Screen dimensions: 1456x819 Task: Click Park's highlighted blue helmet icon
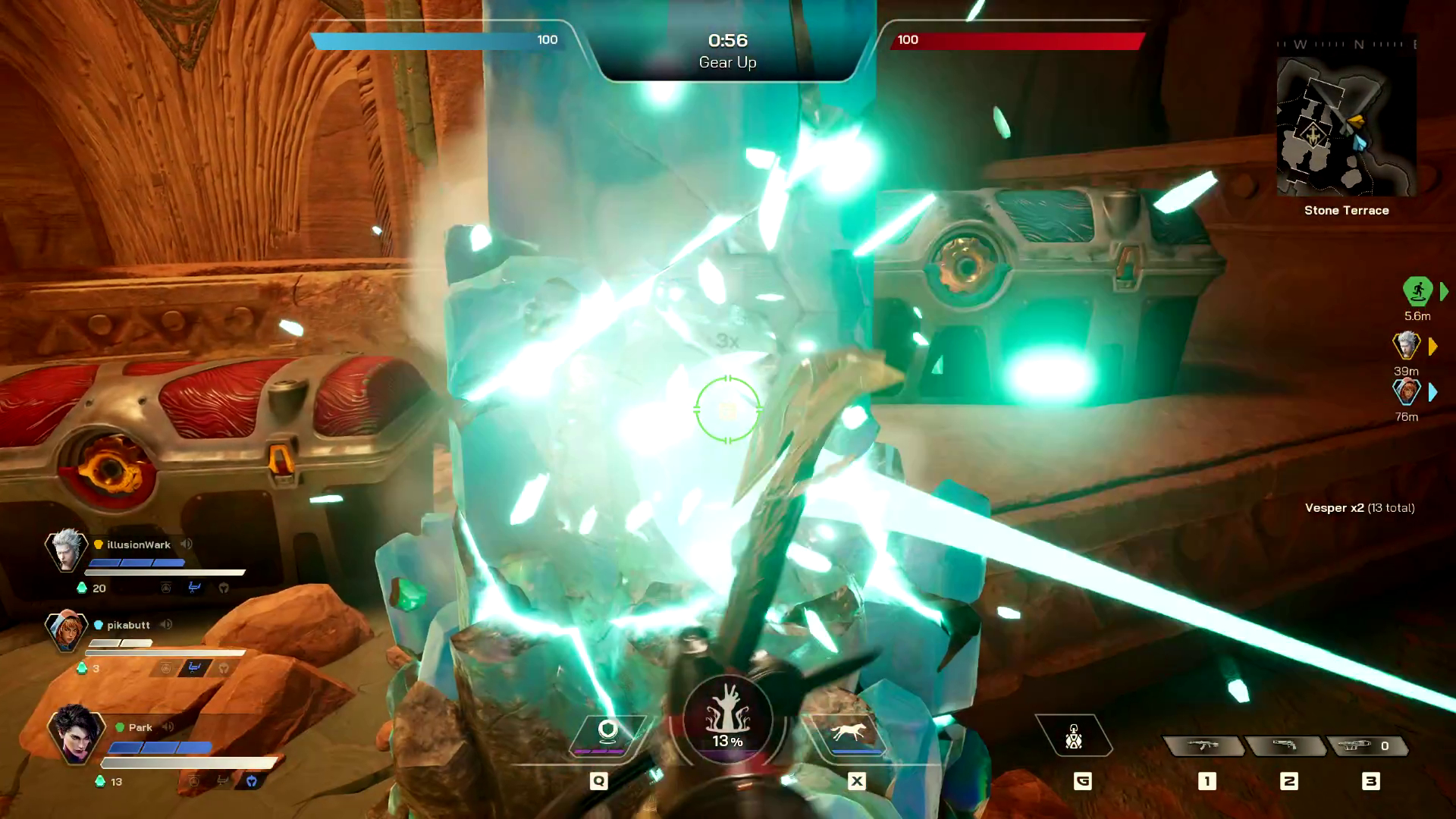coord(252,781)
